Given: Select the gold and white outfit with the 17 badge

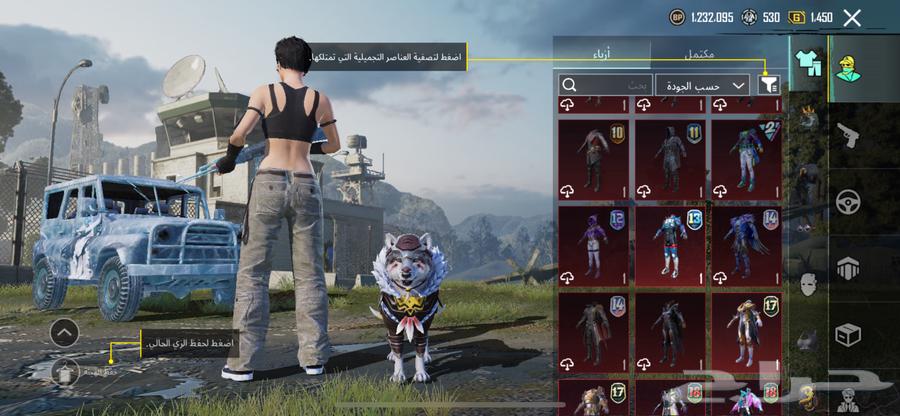Looking at the screenshot, I should 745,331.
